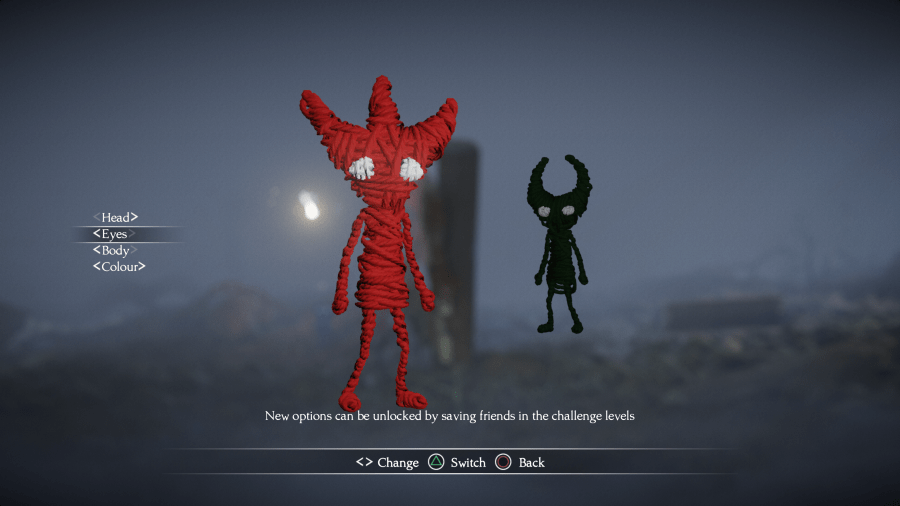Choose the Eyes customization row
Image resolution: width=900 pixels, height=506 pixels.
click(114, 234)
